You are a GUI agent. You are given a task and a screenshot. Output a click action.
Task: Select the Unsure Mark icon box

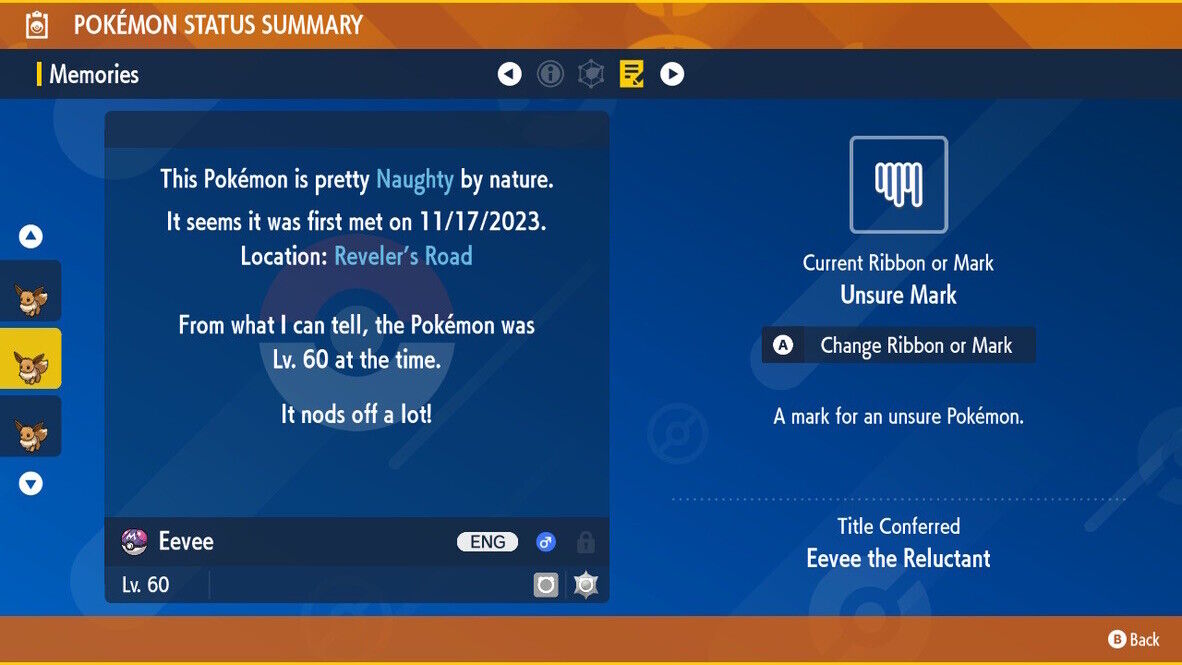[x=898, y=185]
